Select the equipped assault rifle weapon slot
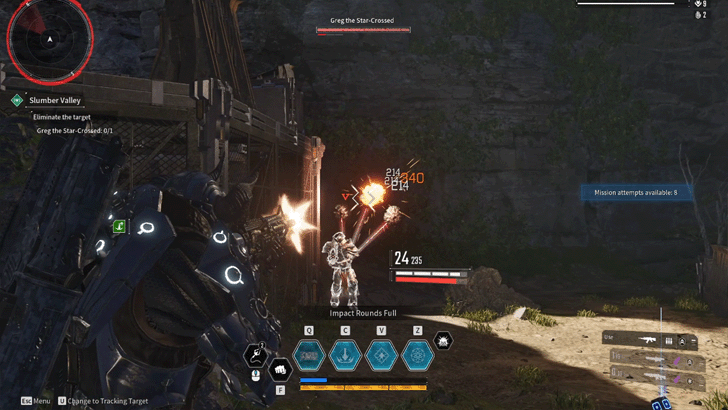The height and width of the screenshot is (410, 728). (x=650, y=340)
